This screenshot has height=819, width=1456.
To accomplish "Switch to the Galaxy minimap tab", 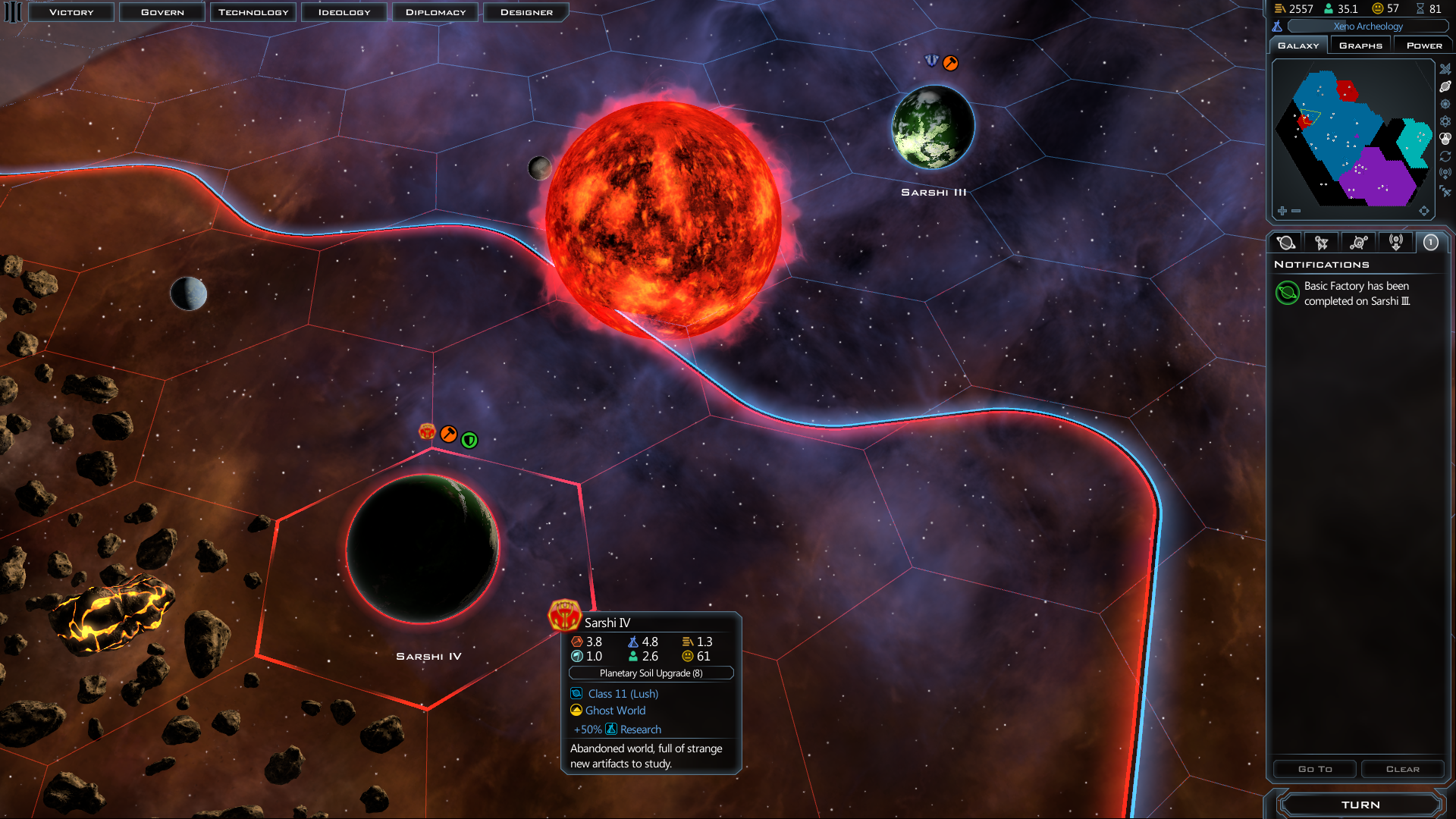I will coord(1298,45).
